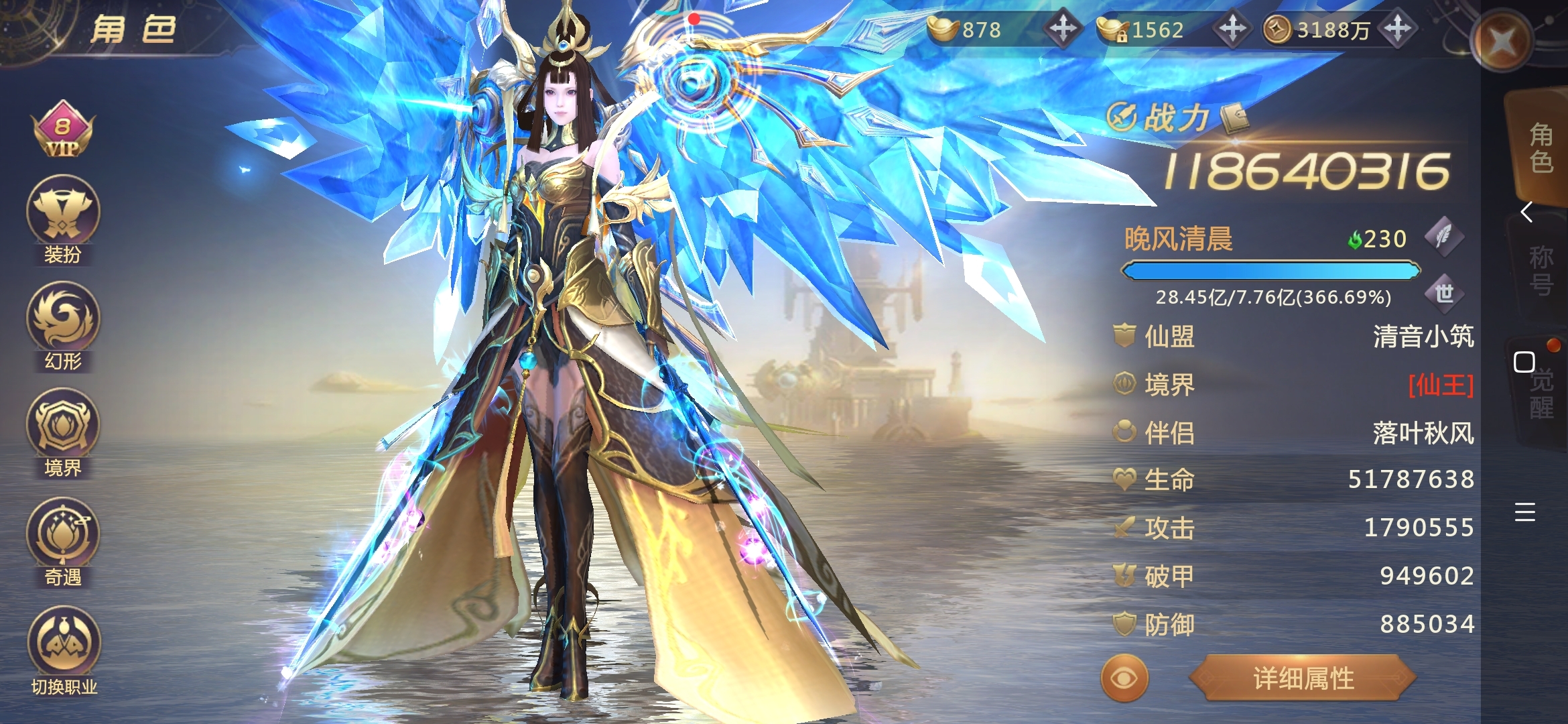The image size is (1568, 724).
Task: Select the 角色 character tab
Action: 1541,149
